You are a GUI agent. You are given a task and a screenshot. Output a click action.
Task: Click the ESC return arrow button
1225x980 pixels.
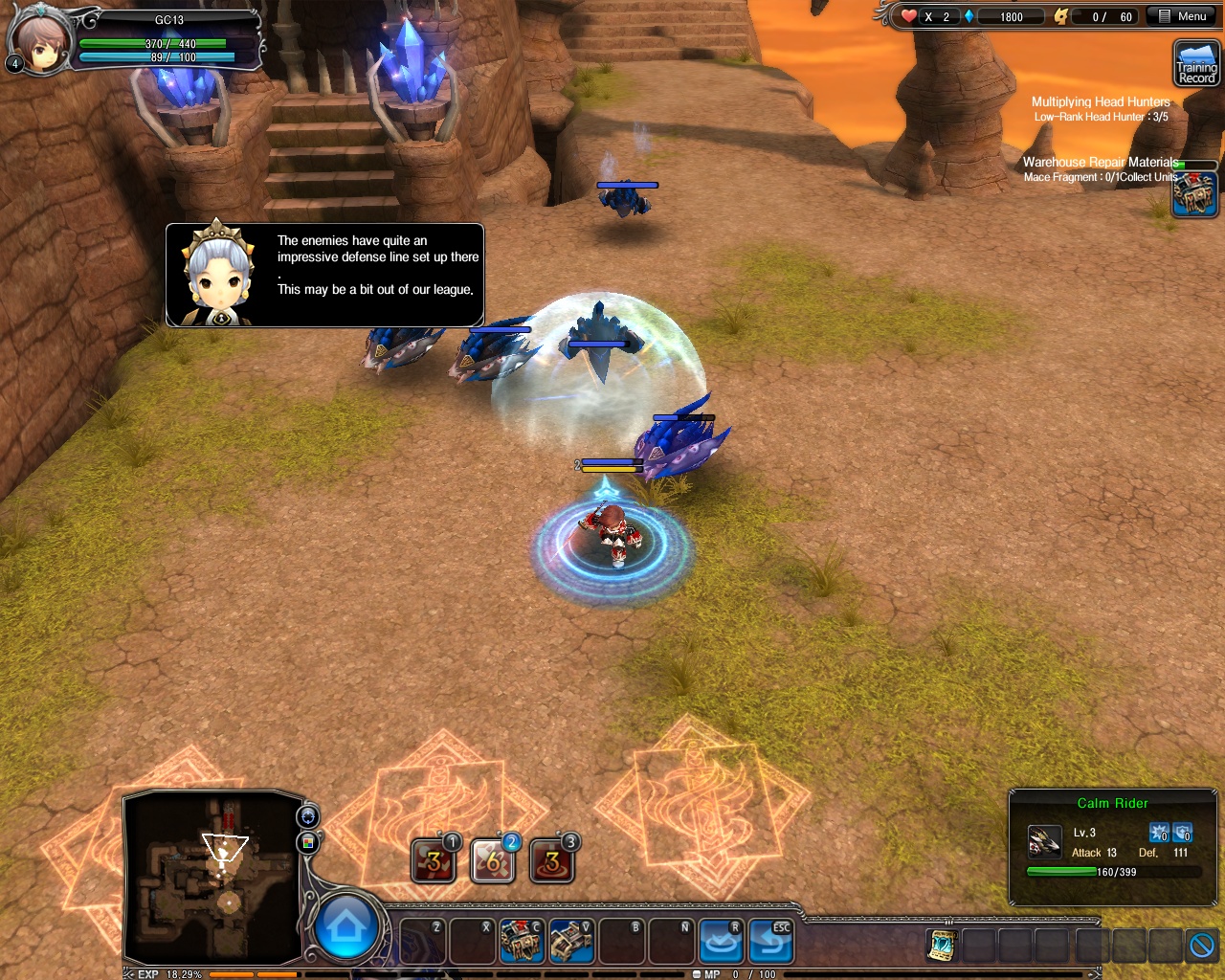pyautogui.click(x=769, y=942)
